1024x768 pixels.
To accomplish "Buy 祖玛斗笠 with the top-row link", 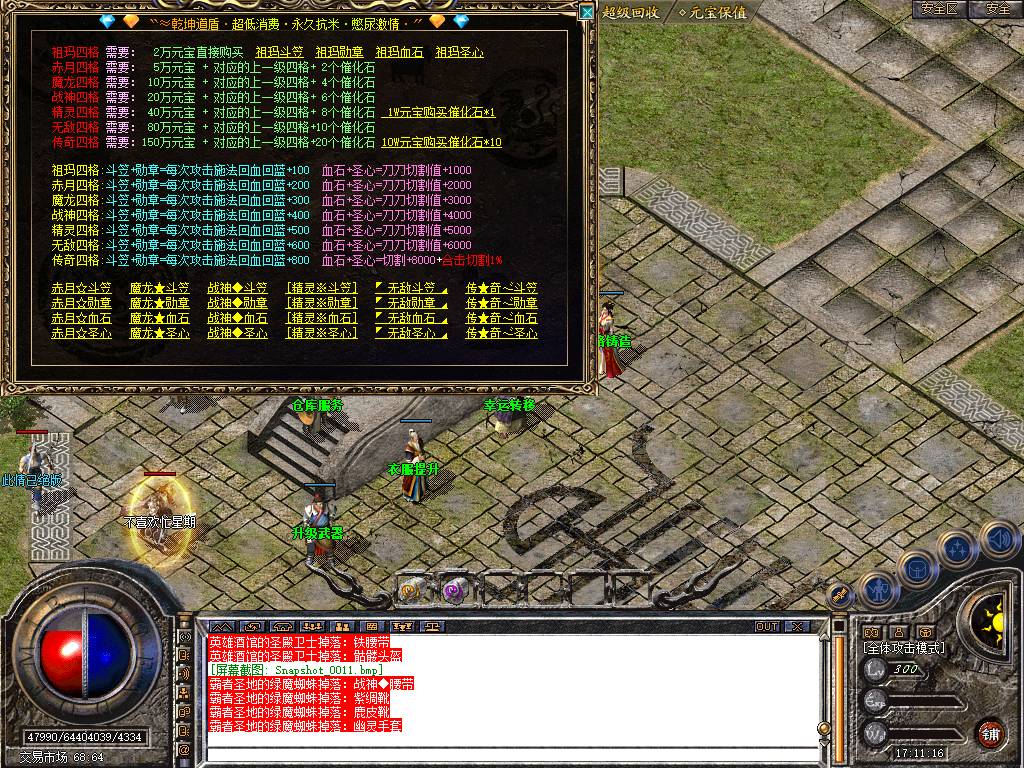I will (279, 52).
